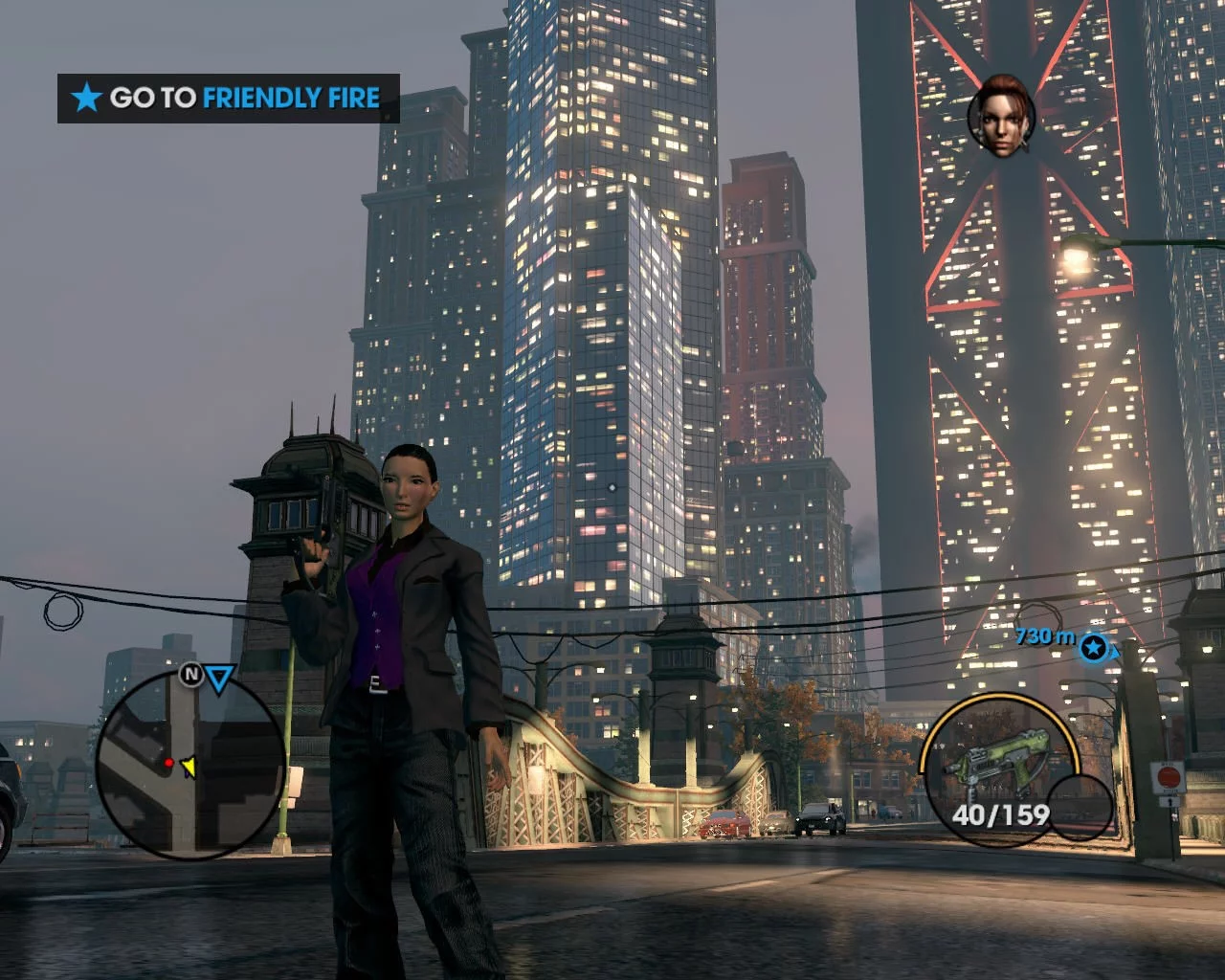Click the Go To Friendly Fire objective tracker
The width and height of the screenshot is (1225, 980).
click(x=228, y=98)
